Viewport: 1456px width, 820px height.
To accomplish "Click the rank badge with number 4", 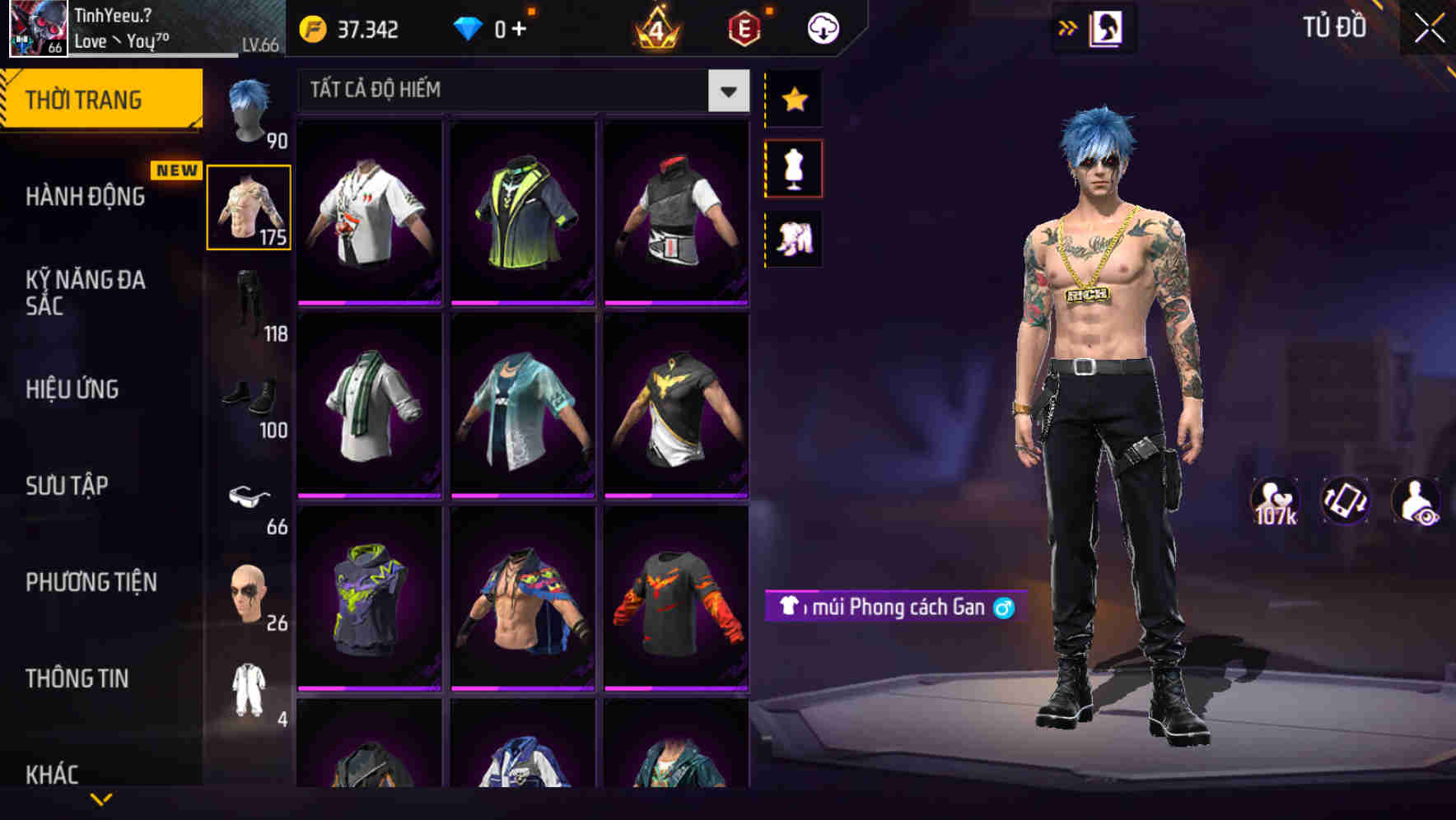I will pos(654,27).
